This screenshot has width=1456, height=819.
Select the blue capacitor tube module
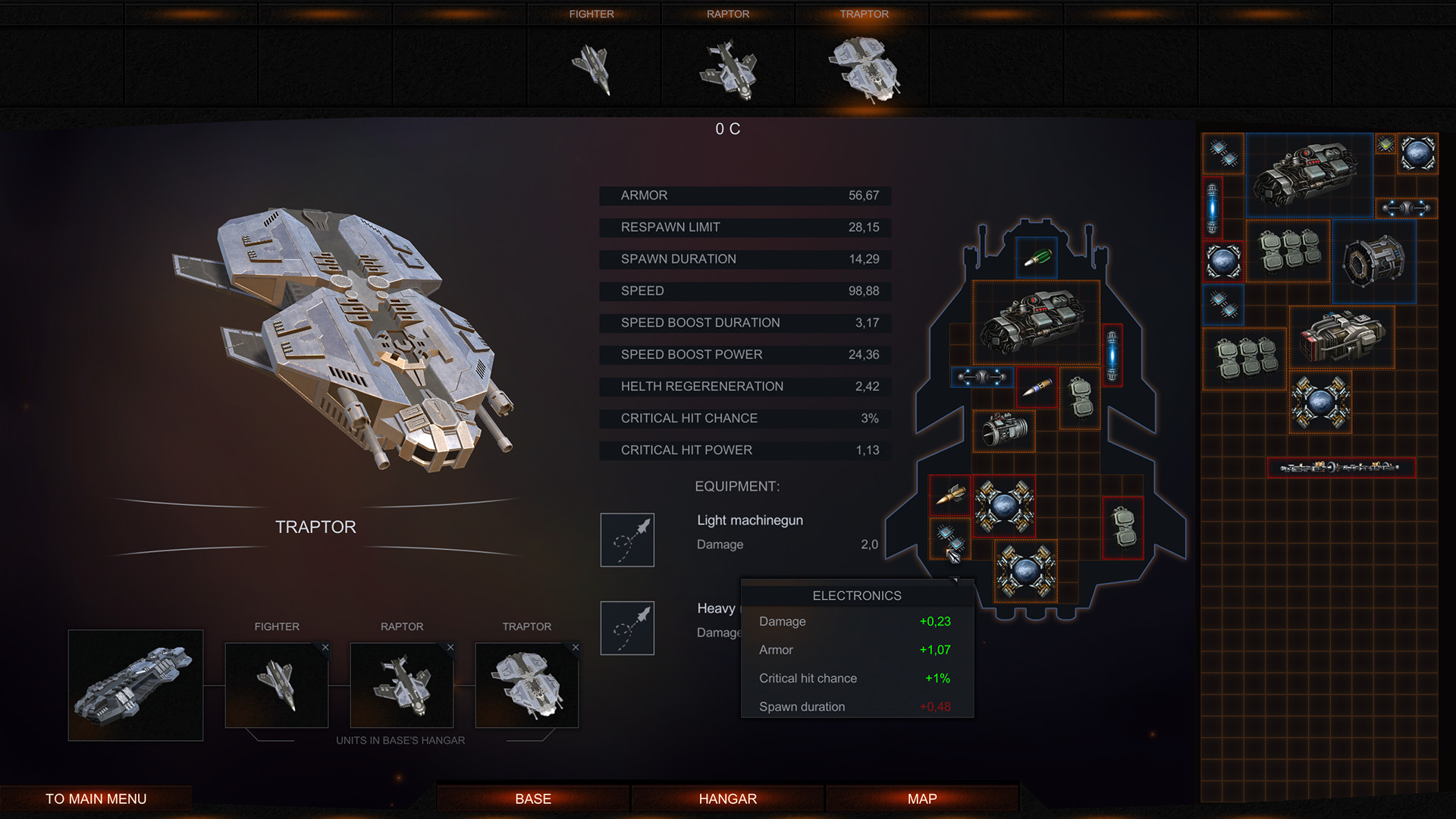click(1112, 353)
